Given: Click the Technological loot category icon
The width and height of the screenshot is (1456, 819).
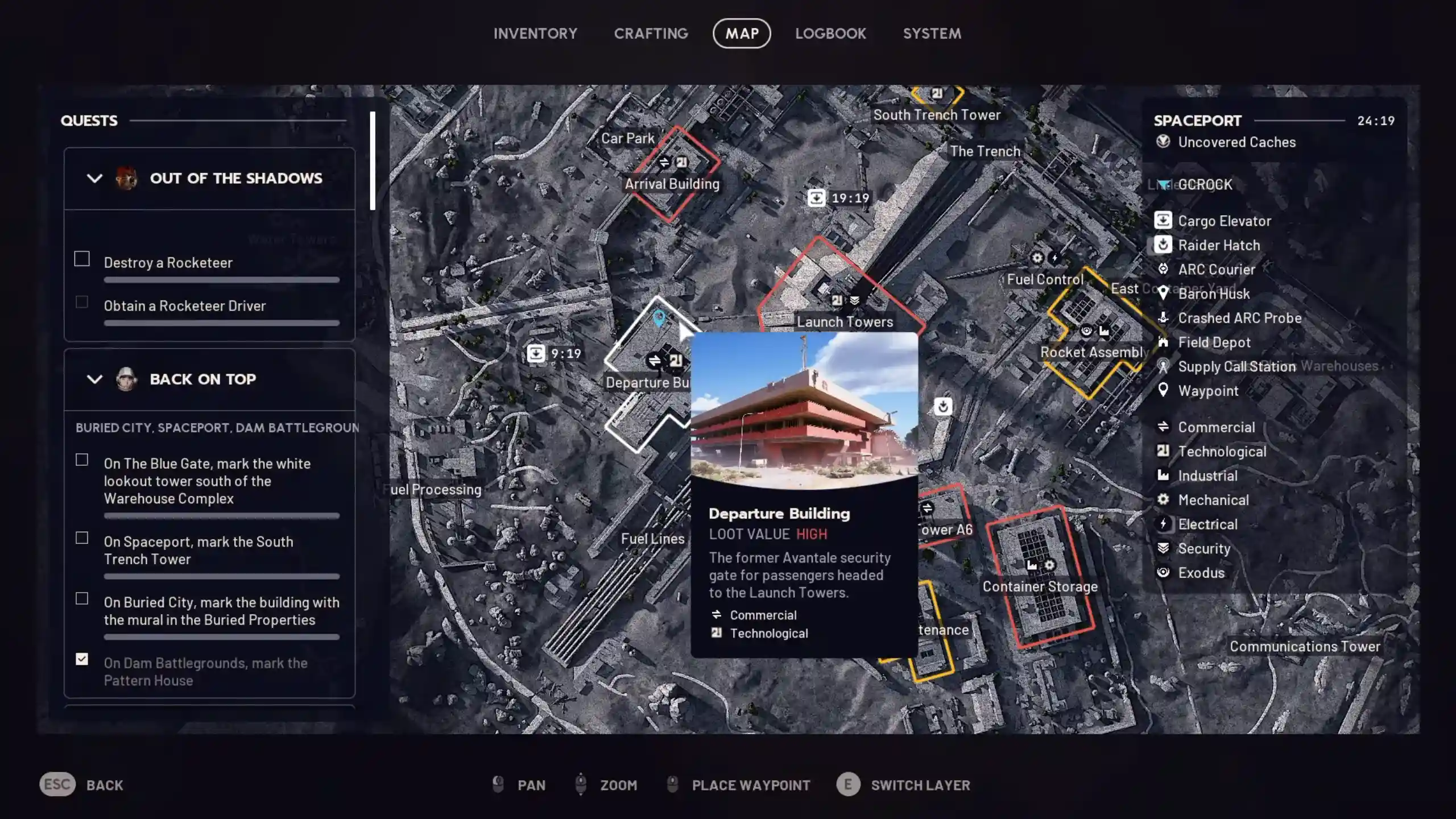Looking at the screenshot, I should click(1164, 451).
